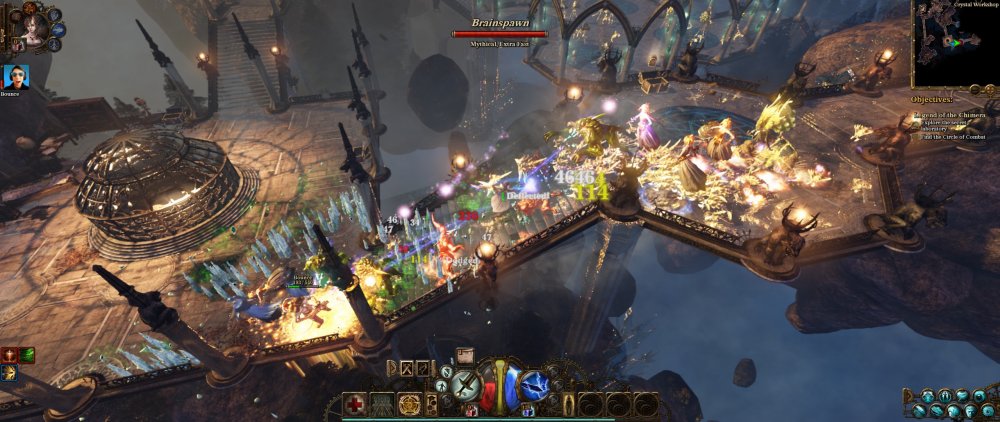Click the Brainspawn enemy name plate

coord(499,22)
